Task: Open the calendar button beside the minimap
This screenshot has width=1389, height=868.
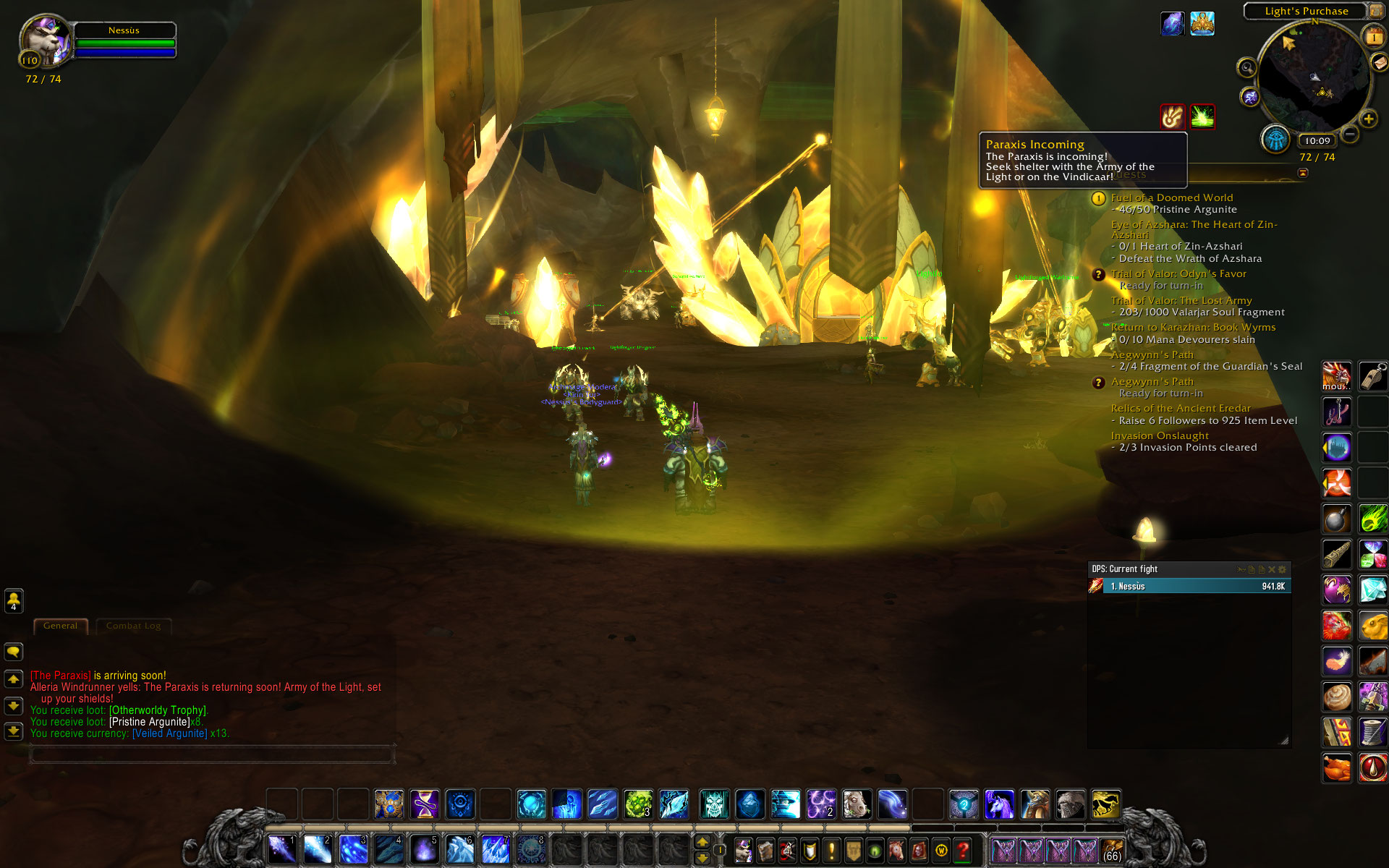Action: [1372, 35]
